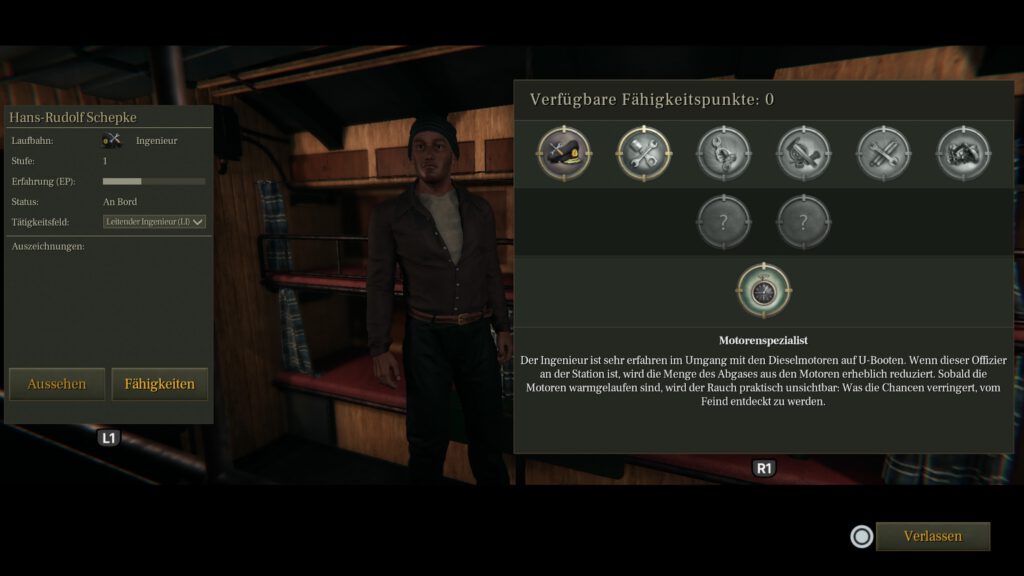This screenshot has height=576, width=1024.
Task: Choose the wrench and piston skill
Action: tap(644, 153)
